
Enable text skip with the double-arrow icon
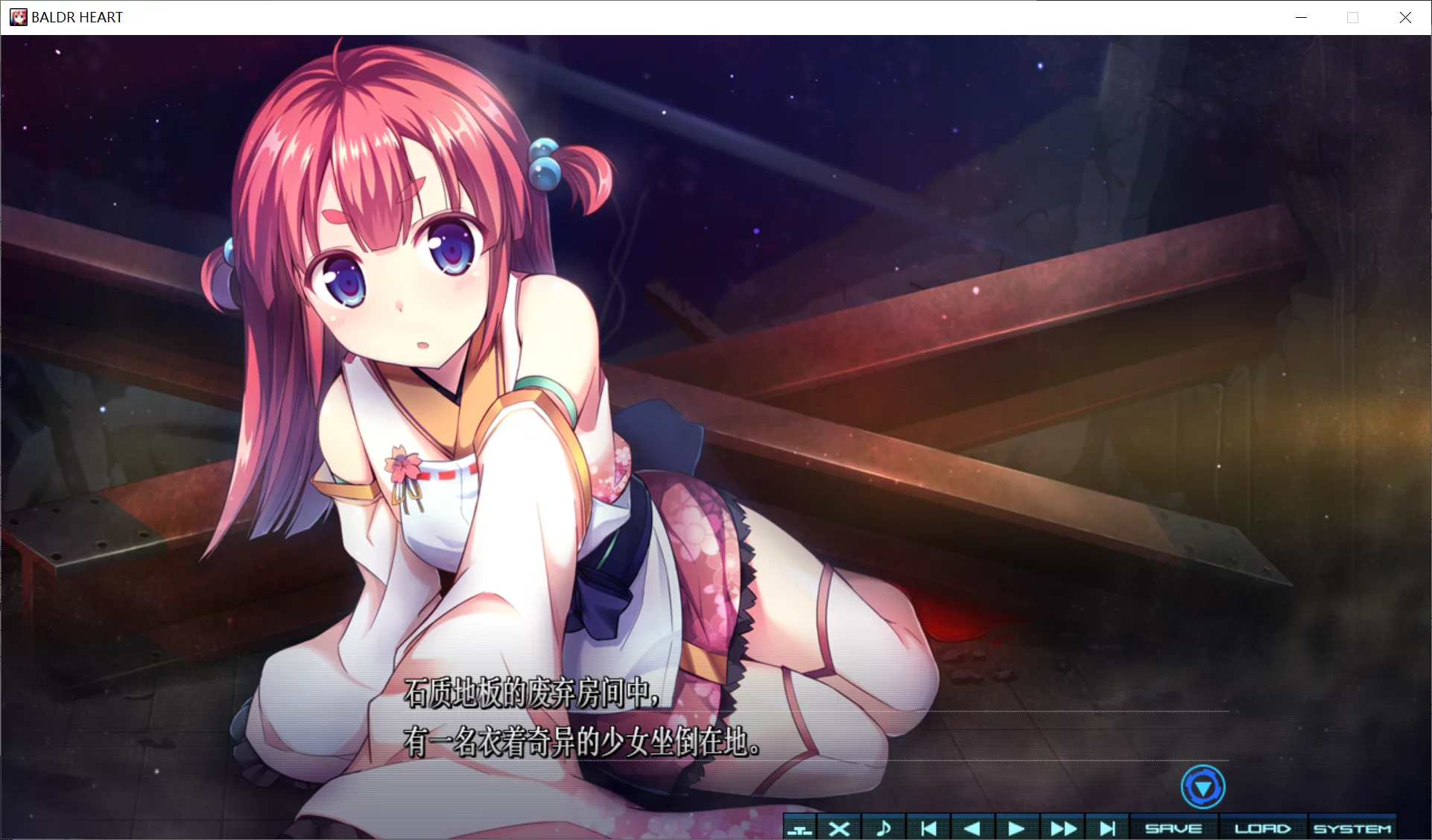[1061, 827]
